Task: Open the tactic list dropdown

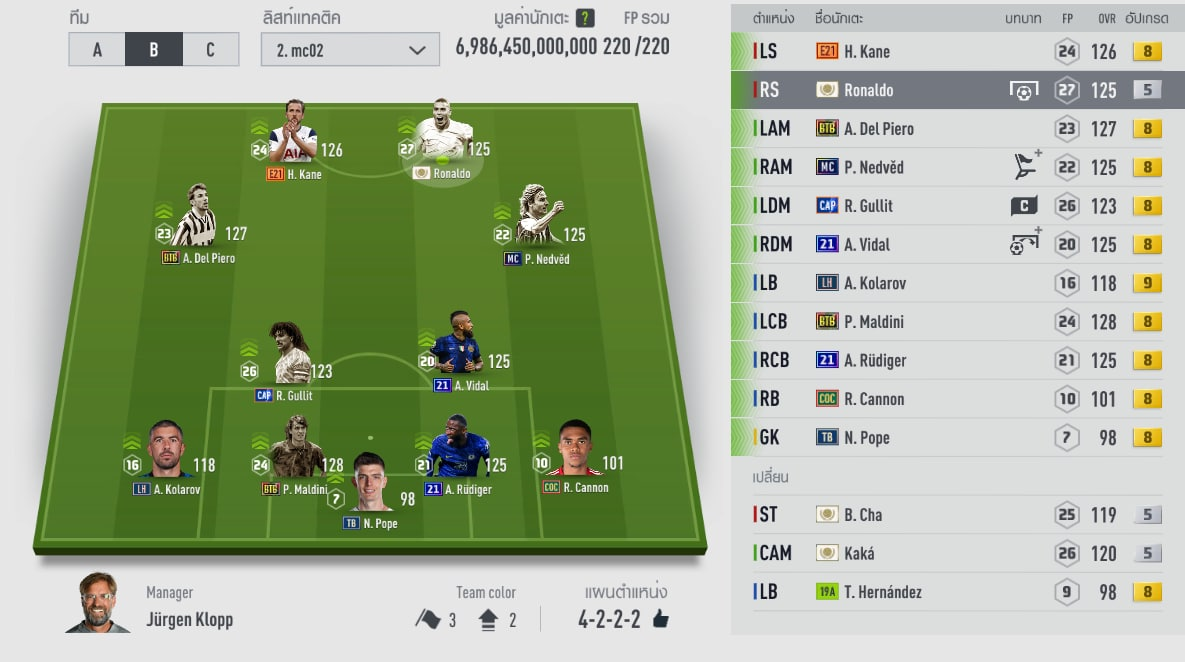Action: [350, 50]
